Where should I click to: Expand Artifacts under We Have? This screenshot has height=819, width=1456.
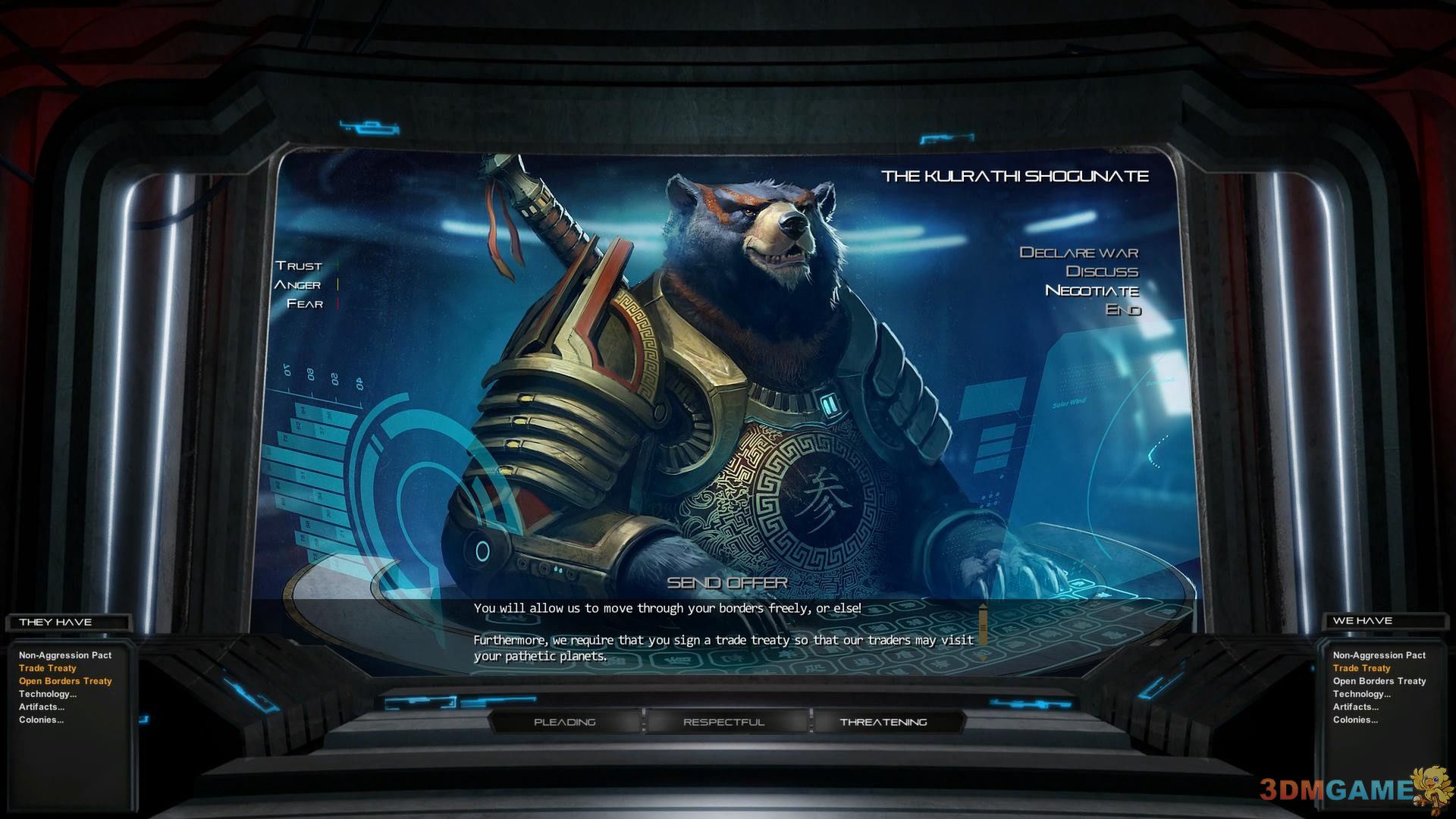point(1356,707)
